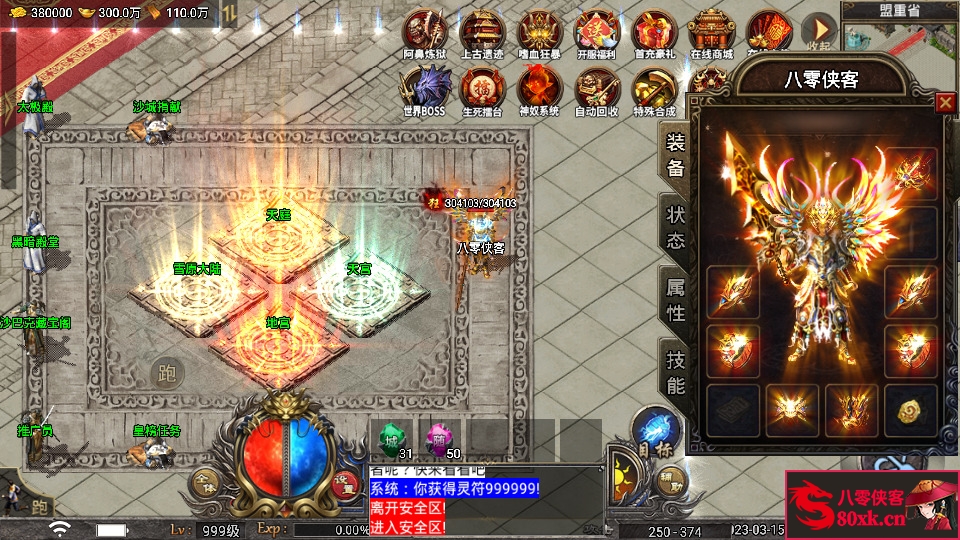
Task: Open the 嗜血狂暴 icon
Action: (x=539, y=31)
